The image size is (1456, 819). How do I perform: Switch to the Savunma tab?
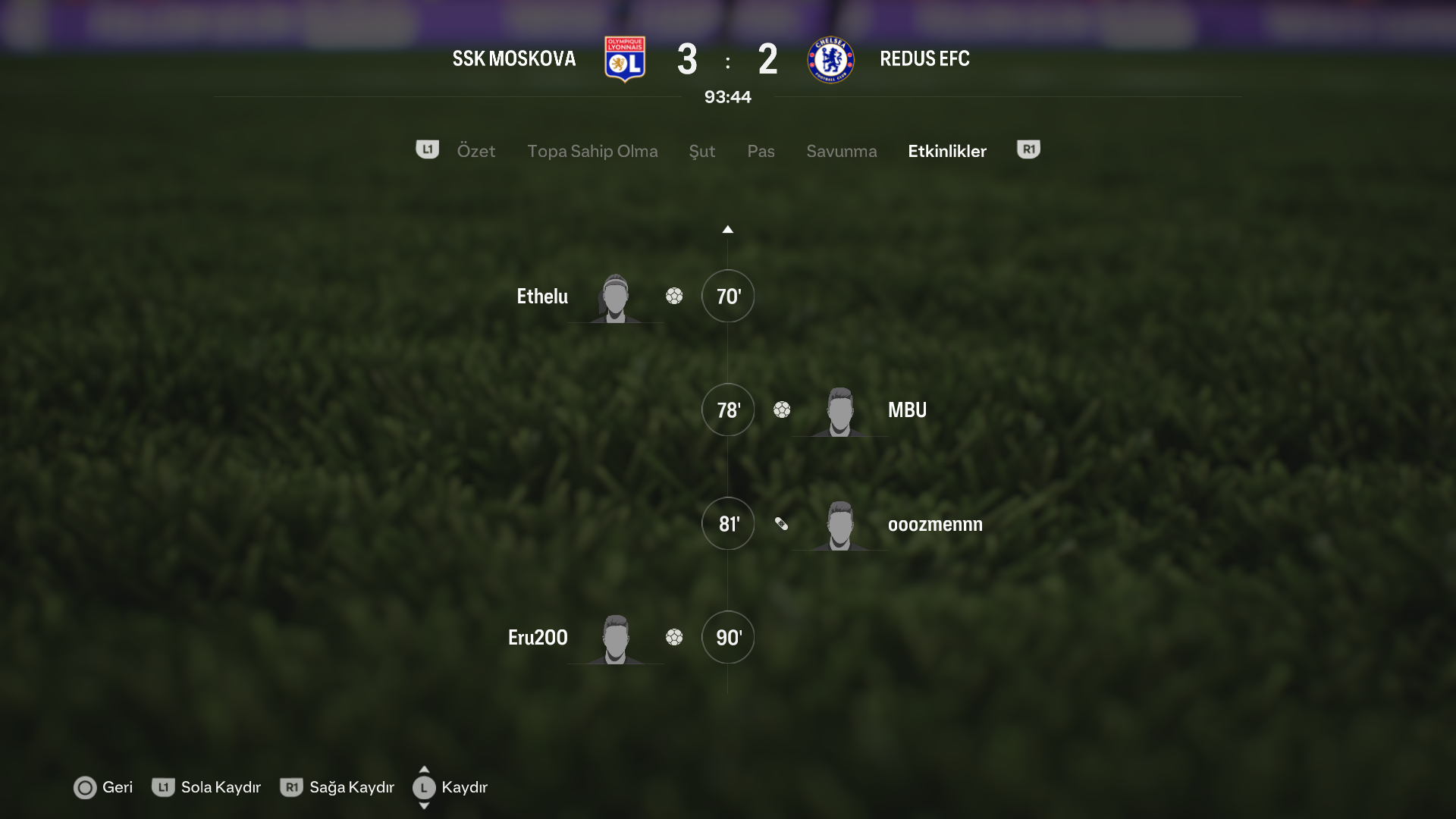tap(841, 151)
